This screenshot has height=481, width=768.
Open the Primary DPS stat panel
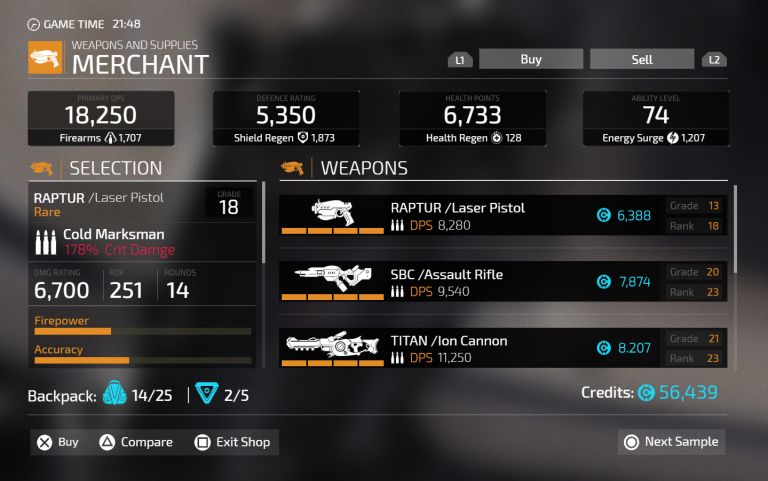click(x=101, y=119)
